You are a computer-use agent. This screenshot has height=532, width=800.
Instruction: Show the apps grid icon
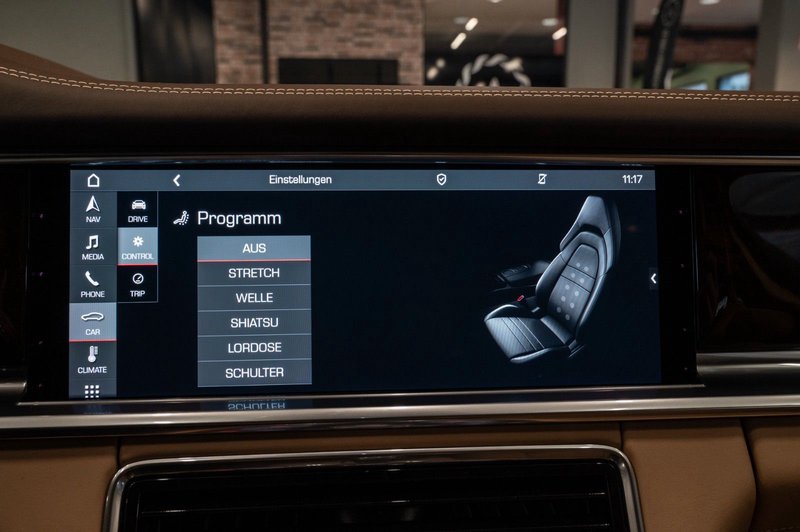point(92,391)
